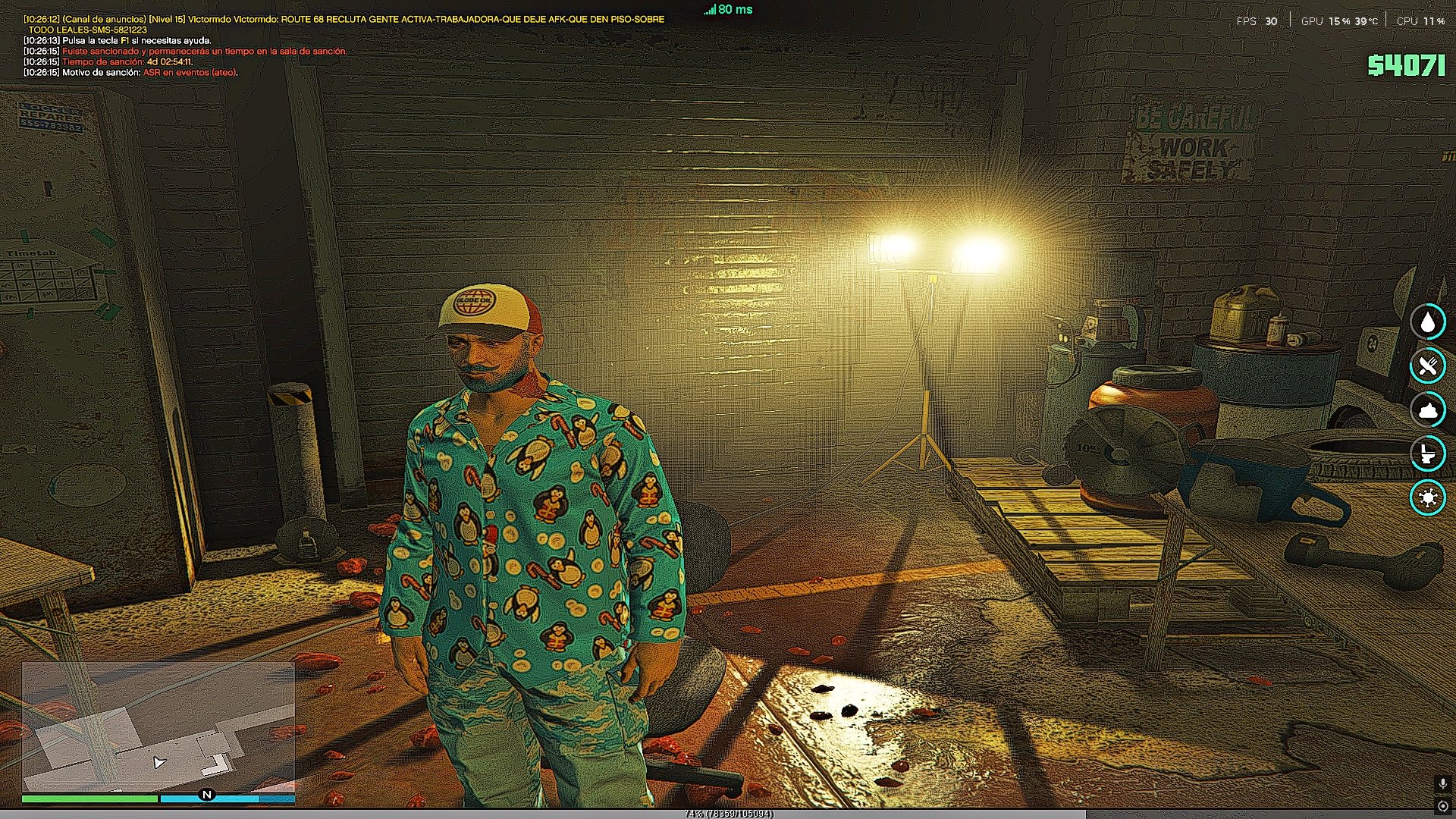
Task: Check the poop need status icon
Action: [1428, 409]
